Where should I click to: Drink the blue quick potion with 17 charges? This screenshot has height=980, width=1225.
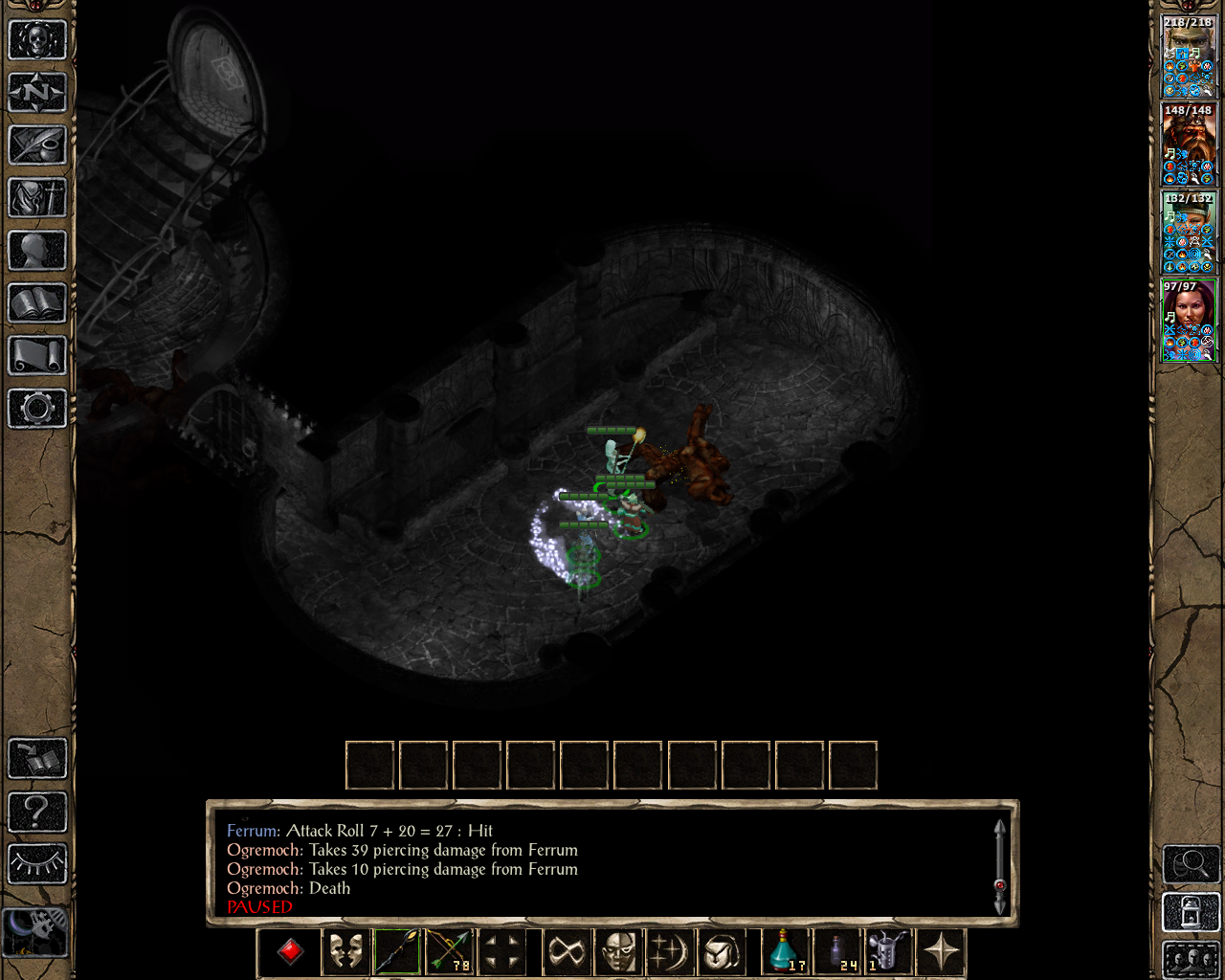[784, 950]
